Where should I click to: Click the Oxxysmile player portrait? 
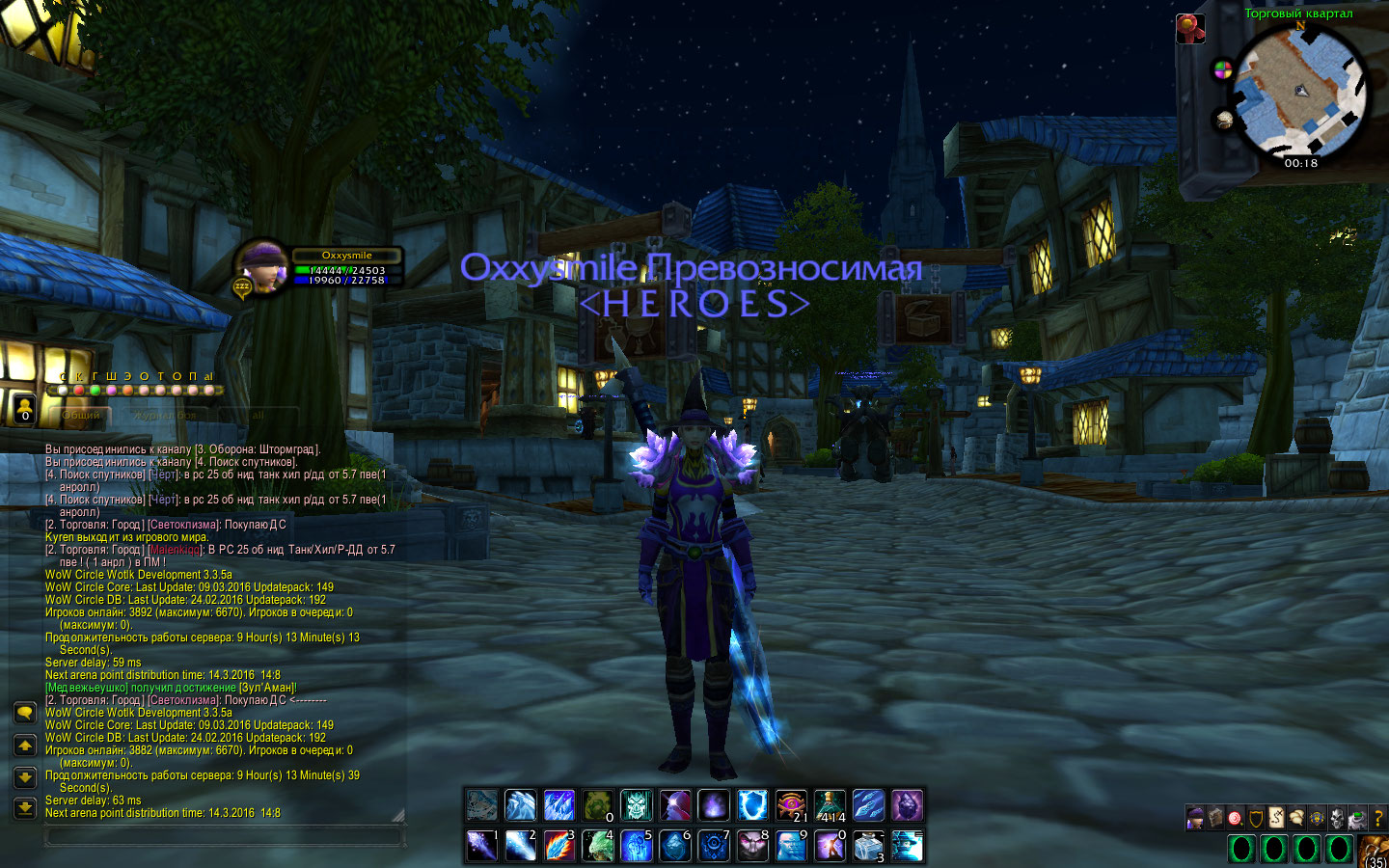[x=262, y=266]
